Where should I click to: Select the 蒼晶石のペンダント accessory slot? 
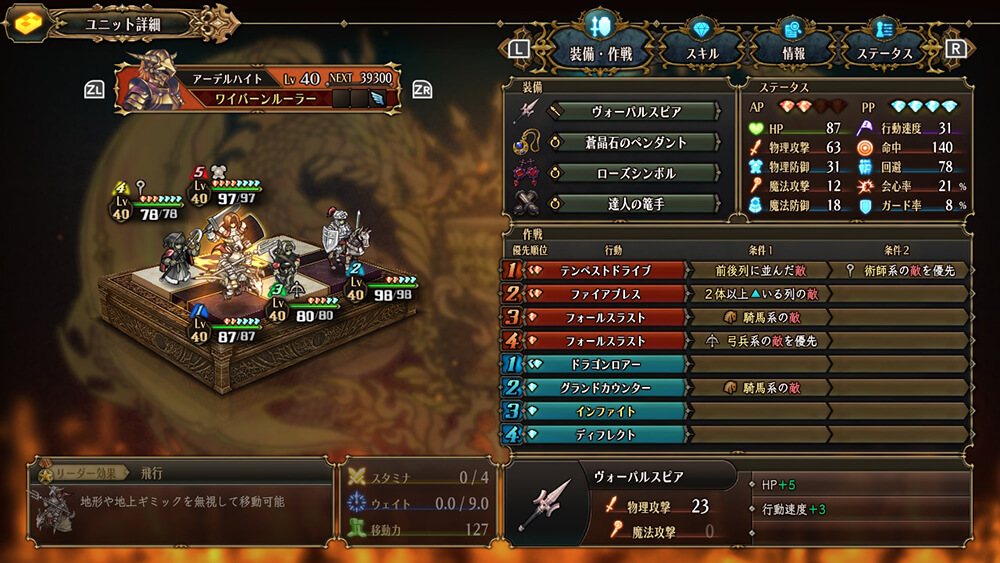click(x=634, y=142)
